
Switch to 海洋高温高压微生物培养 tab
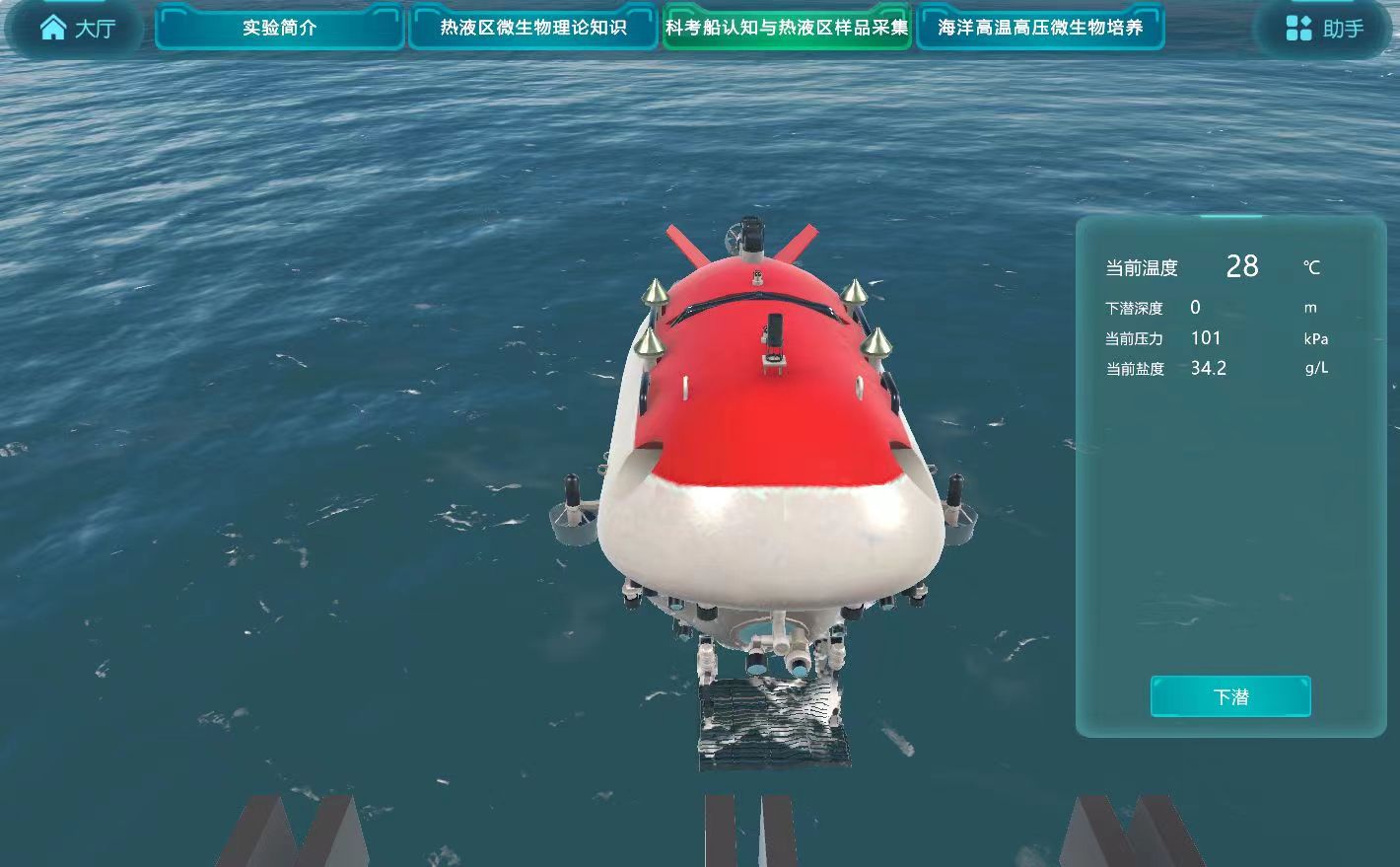coord(1041,28)
